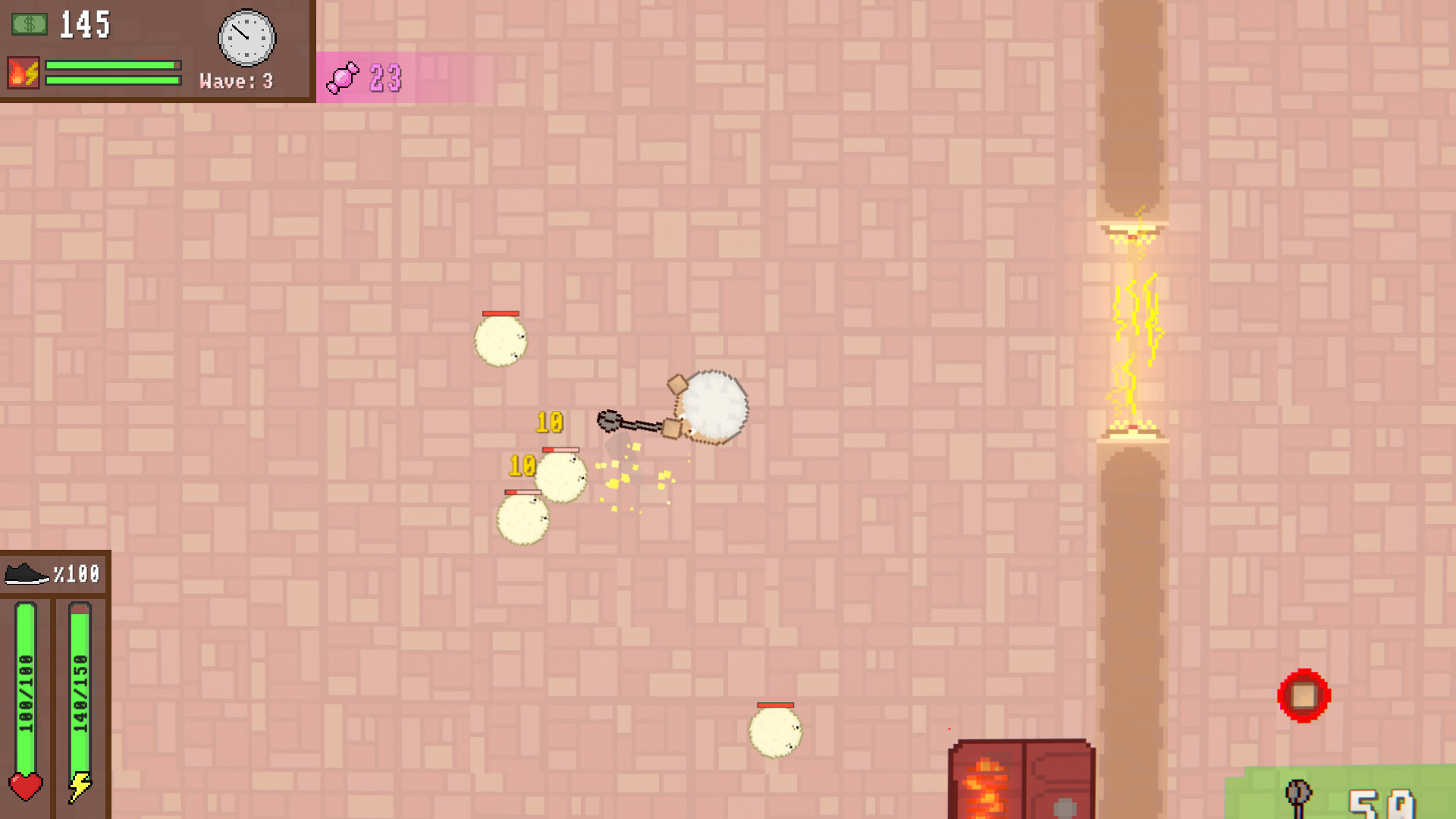This screenshot has height=819, width=1456.
Task: Open the Wave: 3 counter display
Action: pyautogui.click(x=235, y=82)
